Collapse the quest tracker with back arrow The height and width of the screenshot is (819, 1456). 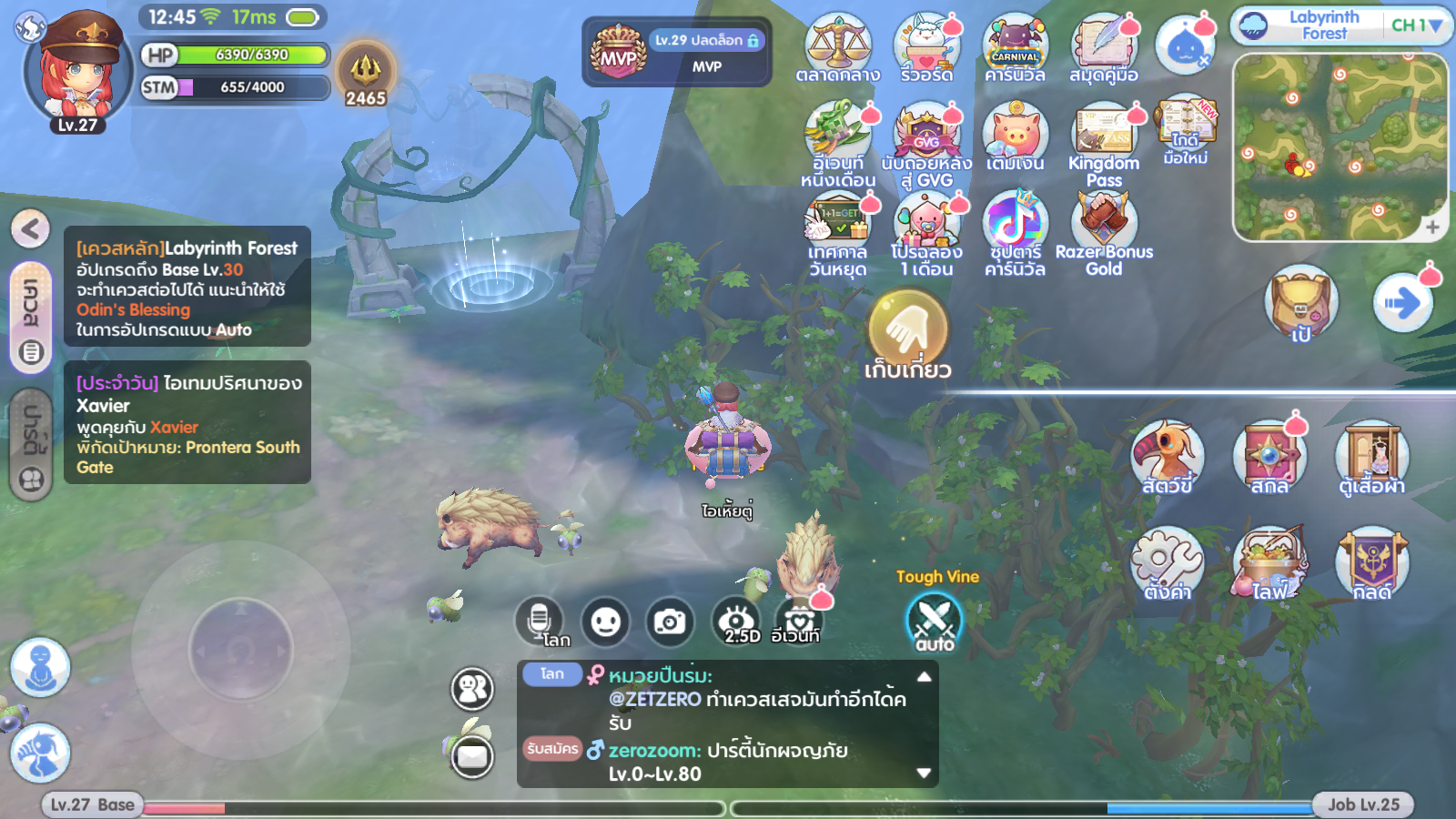(x=30, y=228)
